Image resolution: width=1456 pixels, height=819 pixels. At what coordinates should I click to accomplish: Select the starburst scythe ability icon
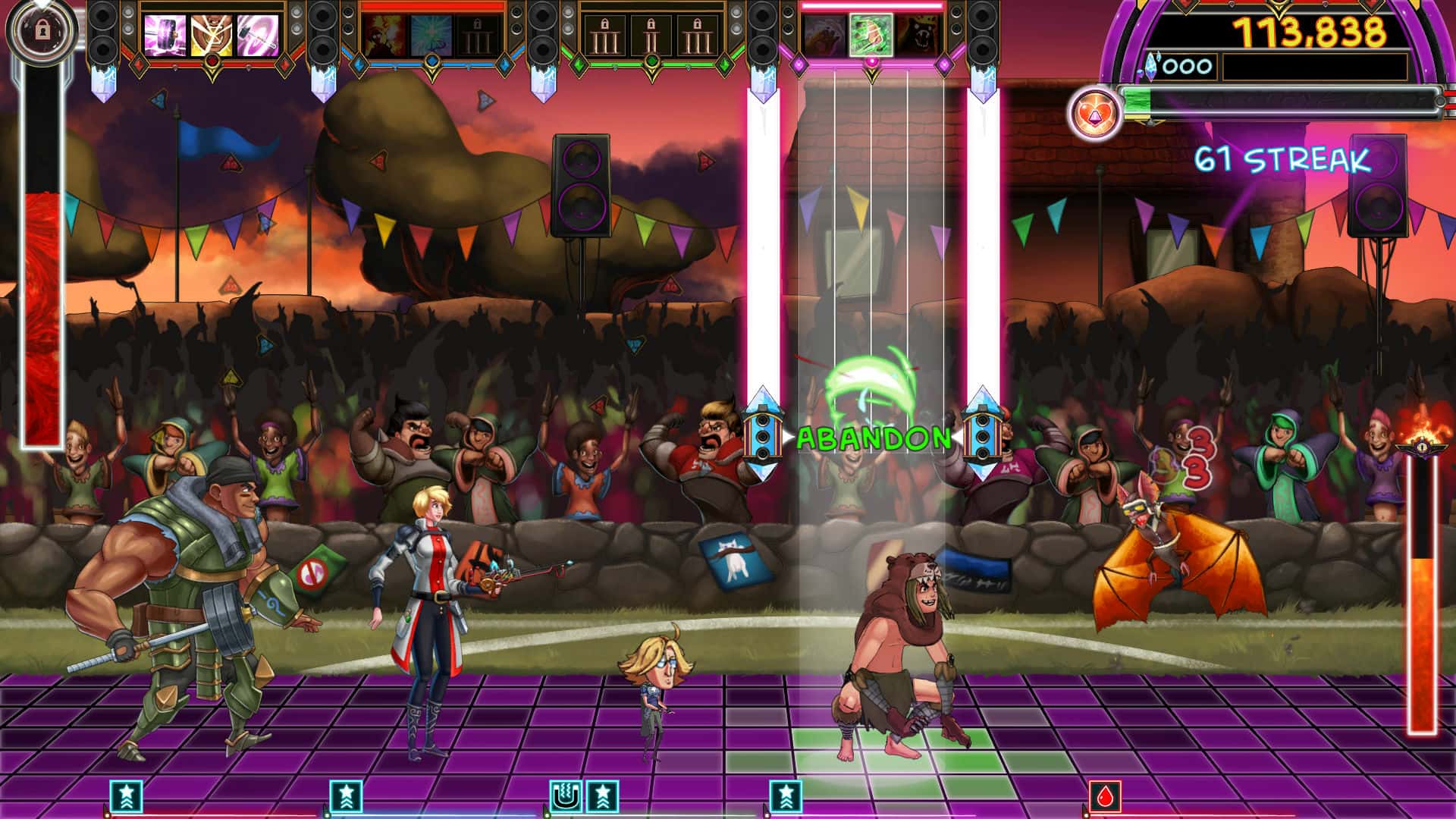coord(431,34)
